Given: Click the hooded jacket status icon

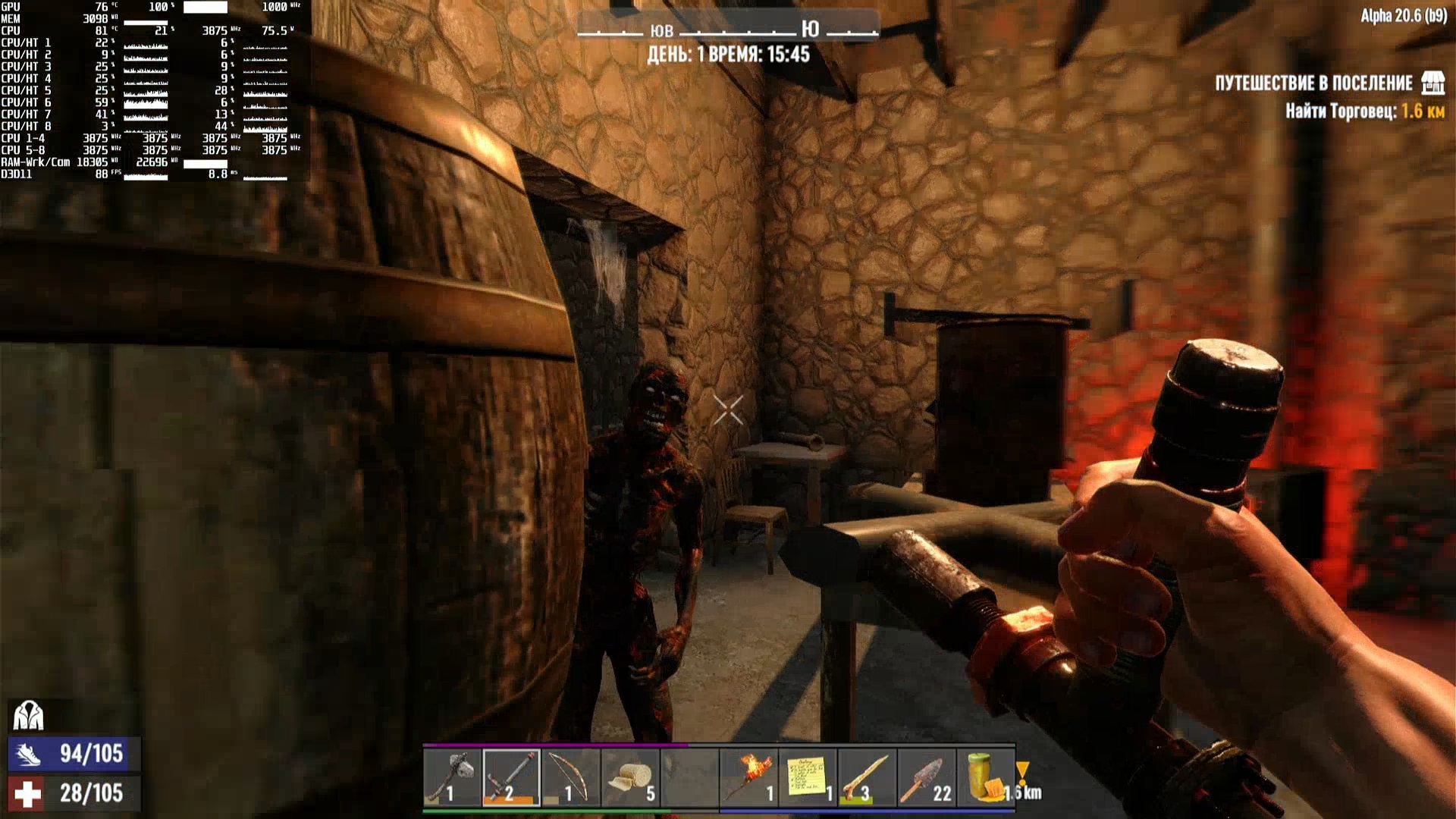Looking at the screenshot, I should (x=29, y=715).
